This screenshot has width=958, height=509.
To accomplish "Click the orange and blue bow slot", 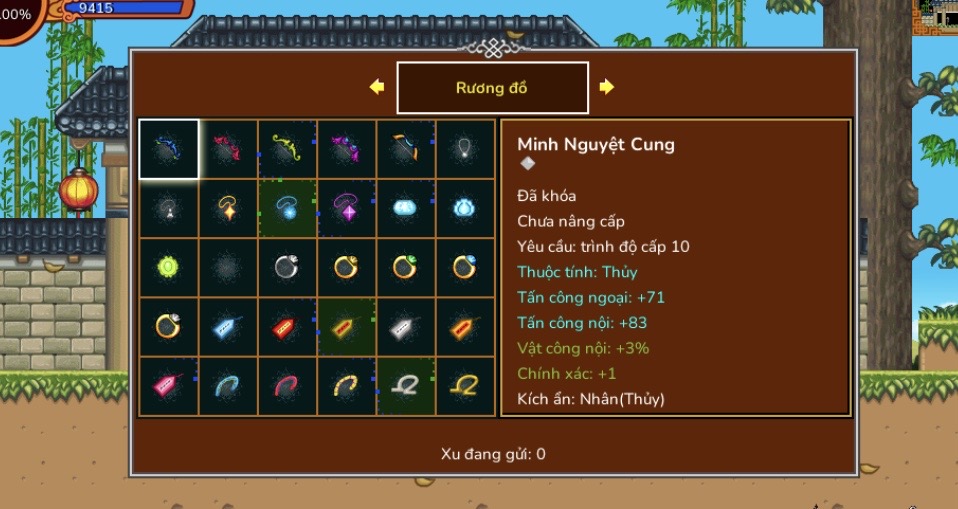I will click(407, 149).
